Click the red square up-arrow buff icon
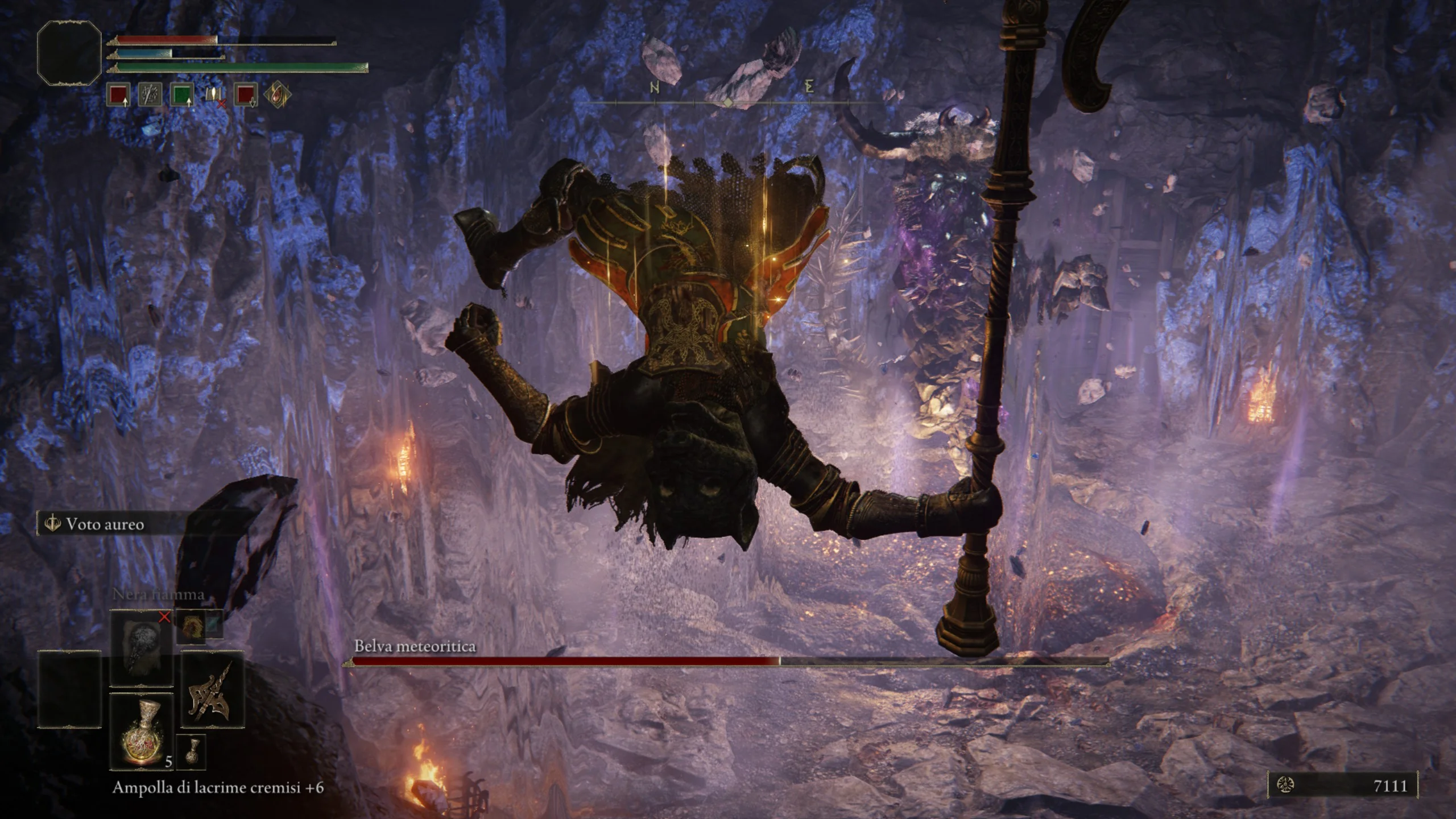Viewport: 1456px width, 819px height. coord(118,95)
